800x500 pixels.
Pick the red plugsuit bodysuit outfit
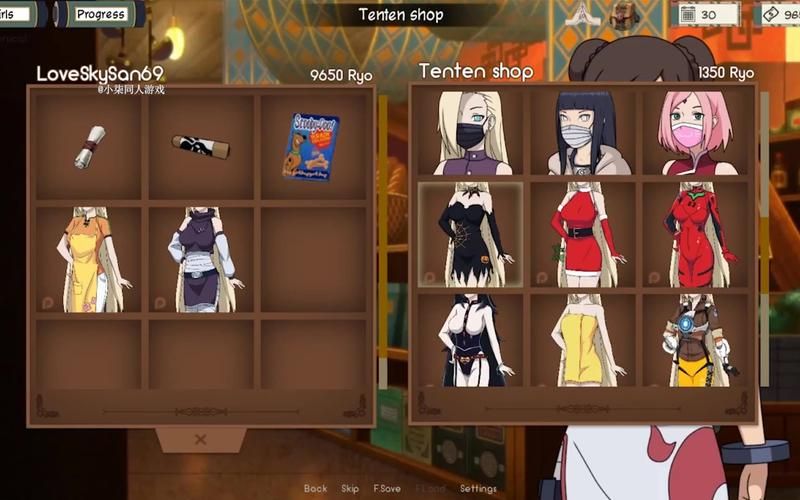coord(696,235)
